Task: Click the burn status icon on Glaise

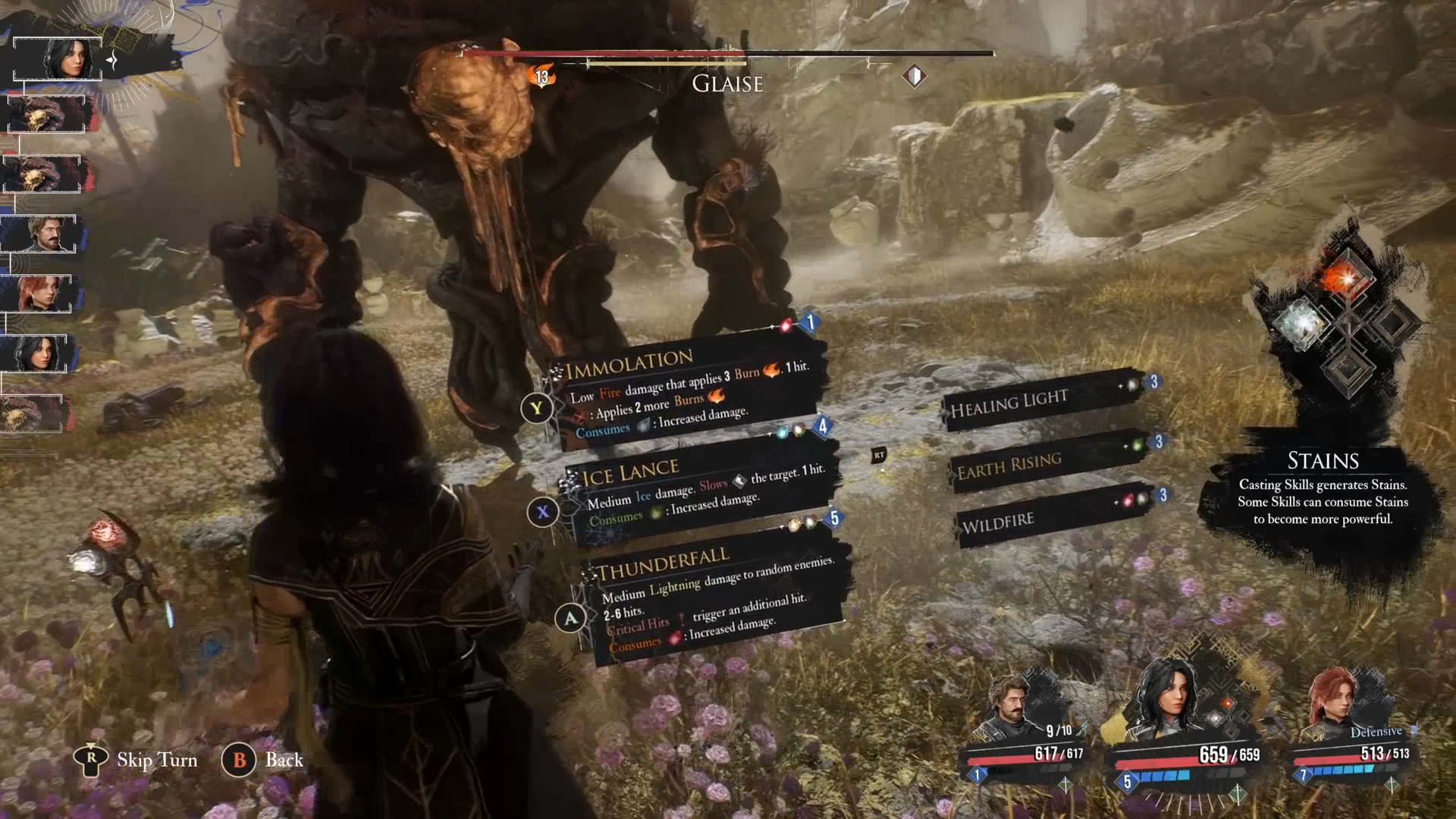Action: (542, 76)
